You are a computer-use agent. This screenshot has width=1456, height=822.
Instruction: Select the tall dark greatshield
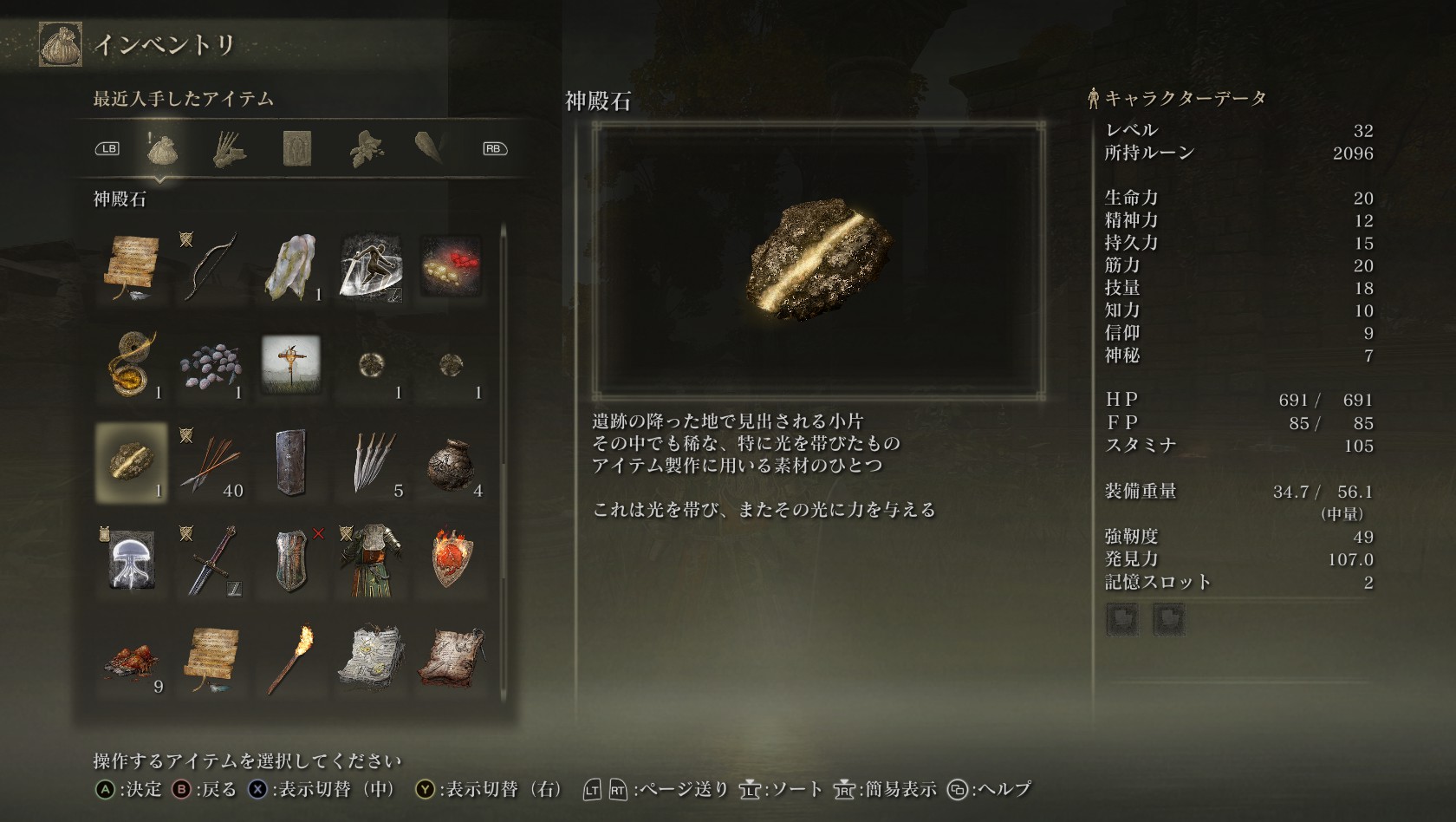click(x=290, y=462)
